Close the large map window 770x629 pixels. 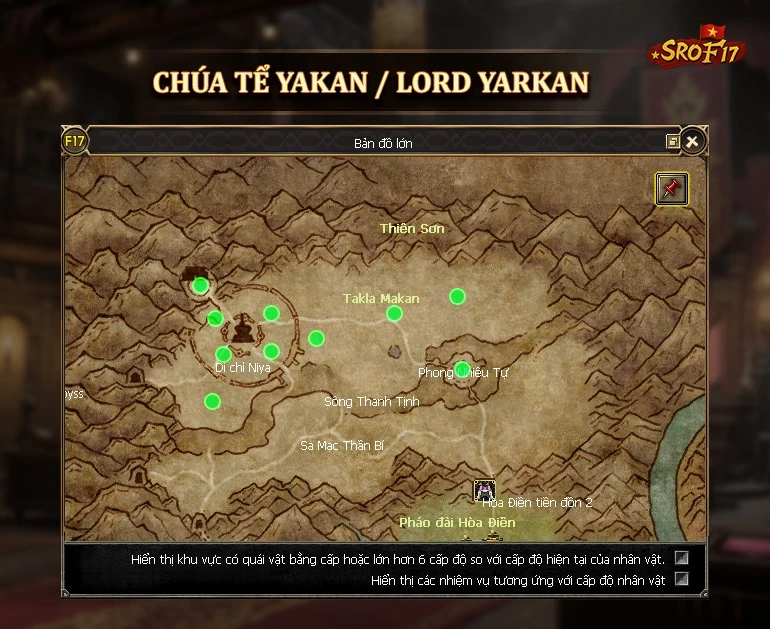pyautogui.click(x=691, y=142)
